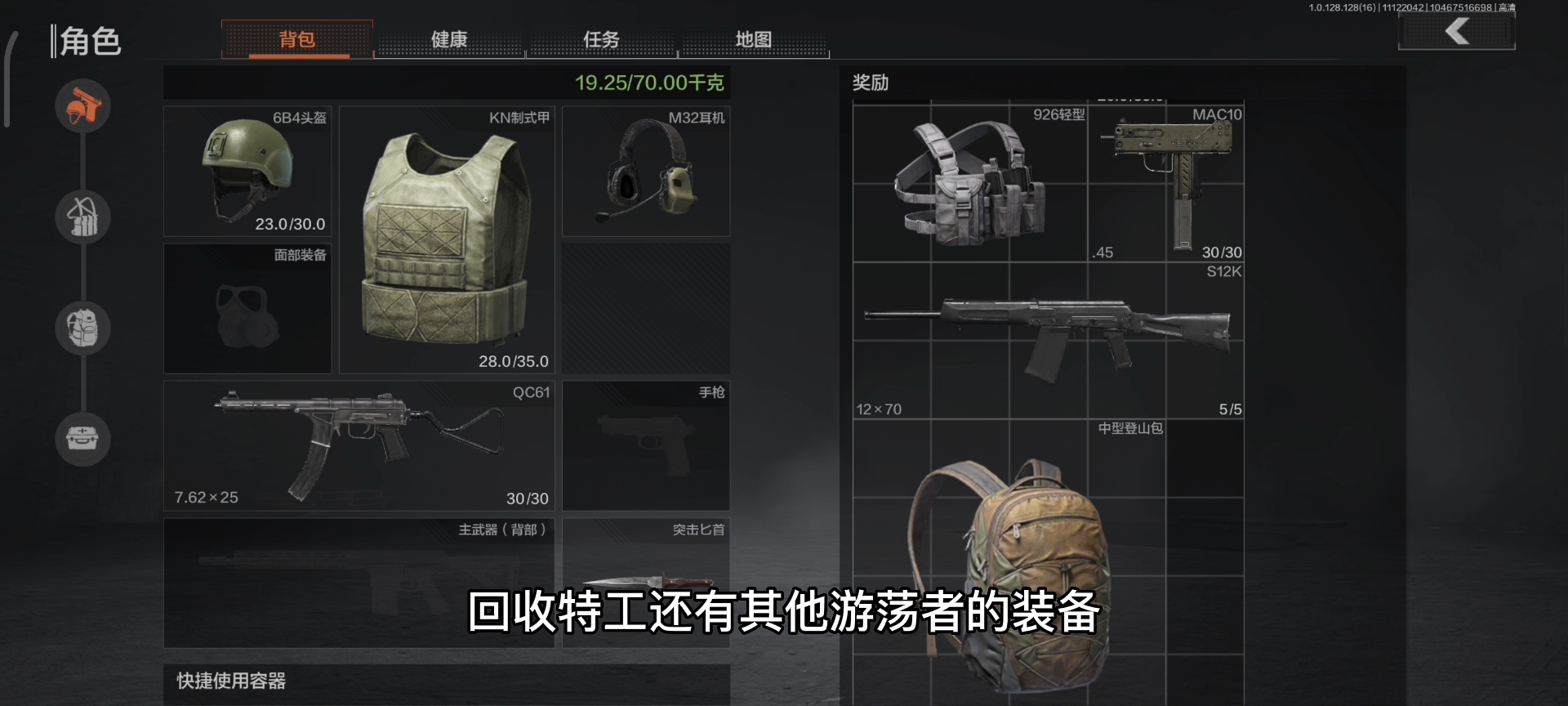Viewport: 1568px width, 706px height.
Task: Select the equipment loadout icon in the sidebar
Action: point(82,106)
